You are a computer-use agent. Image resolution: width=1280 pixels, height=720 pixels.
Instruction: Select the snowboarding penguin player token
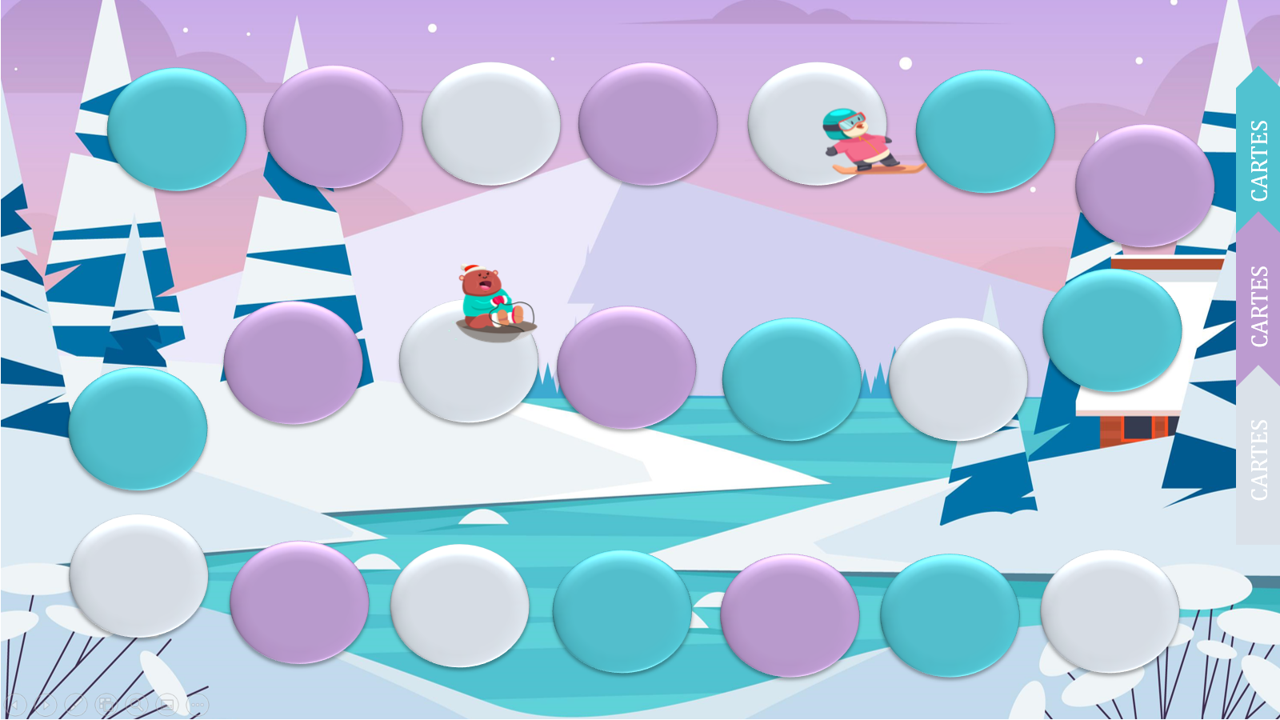[x=866, y=142]
